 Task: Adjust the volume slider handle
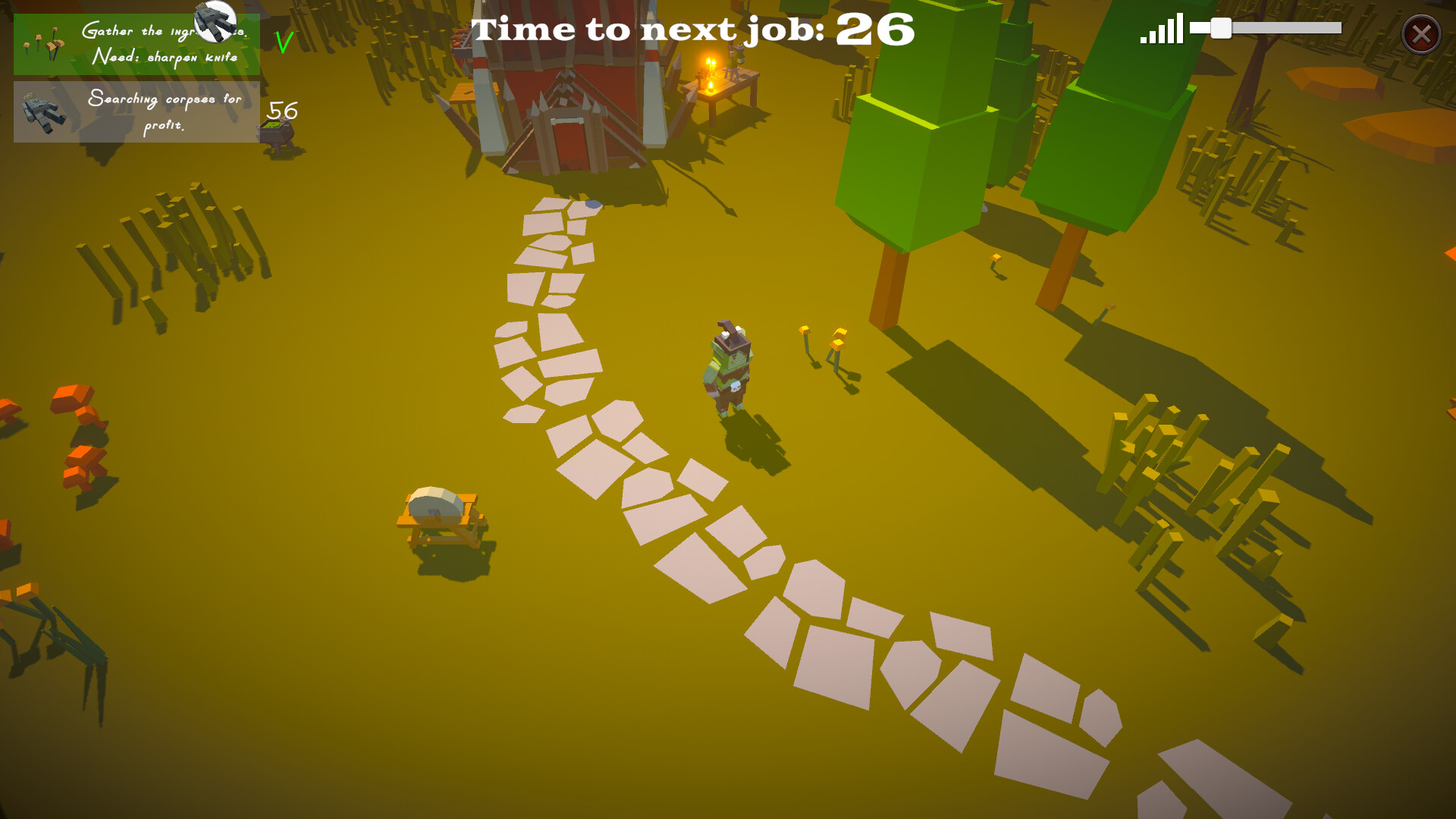pyautogui.click(x=1220, y=29)
